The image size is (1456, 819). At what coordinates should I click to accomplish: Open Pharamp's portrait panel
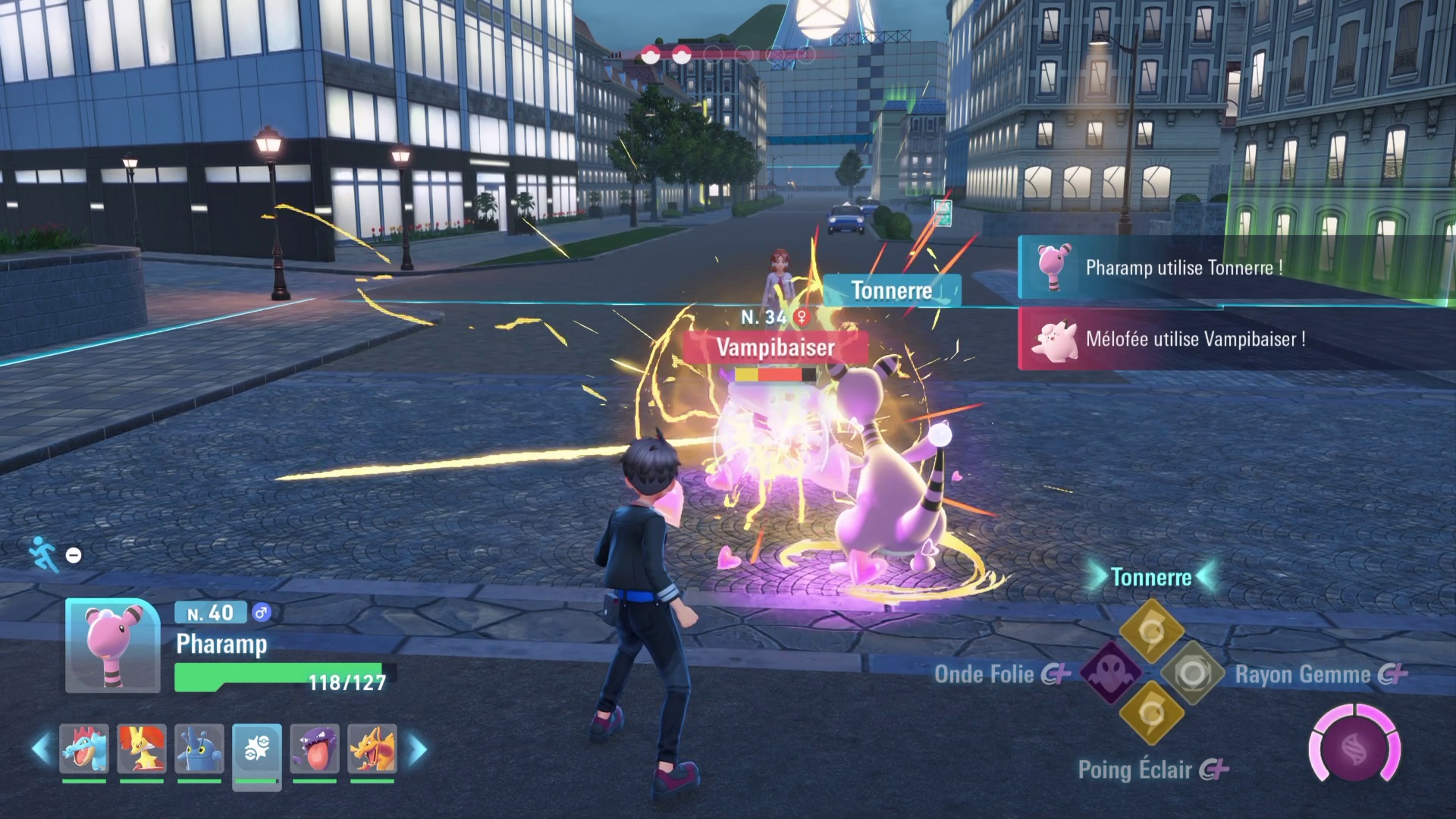[112, 645]
